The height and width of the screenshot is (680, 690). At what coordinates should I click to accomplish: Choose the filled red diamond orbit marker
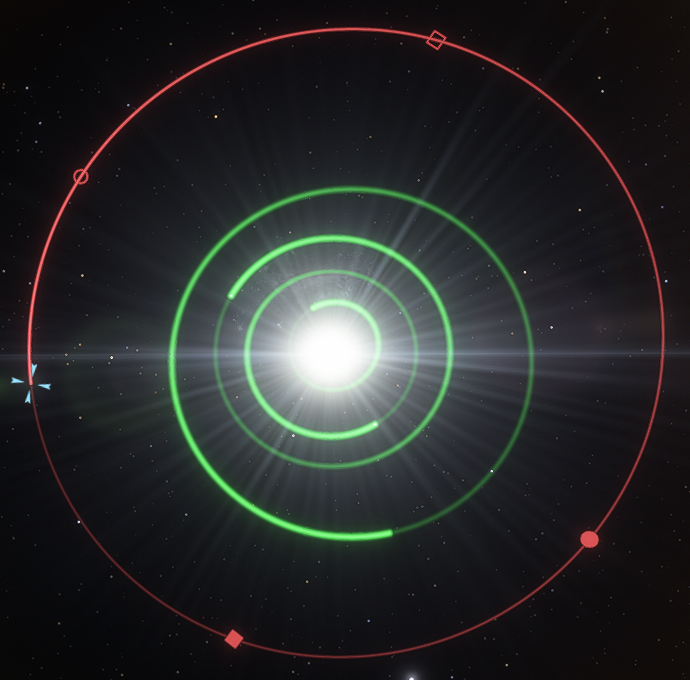pos(234,639)
